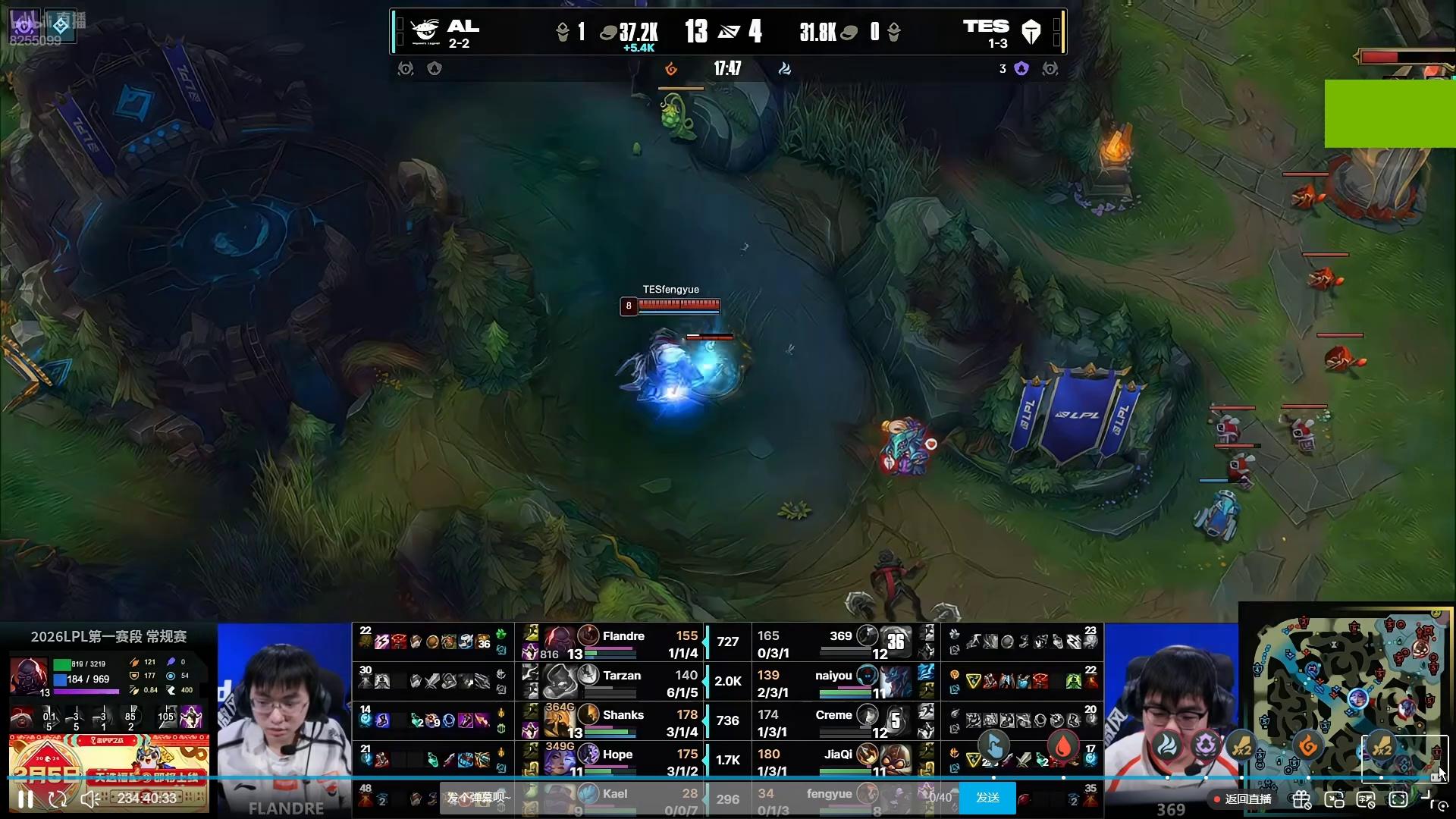The width and height of the screenshot is (1456, 819).
Task: Pause the video stream
Action: 25,799
